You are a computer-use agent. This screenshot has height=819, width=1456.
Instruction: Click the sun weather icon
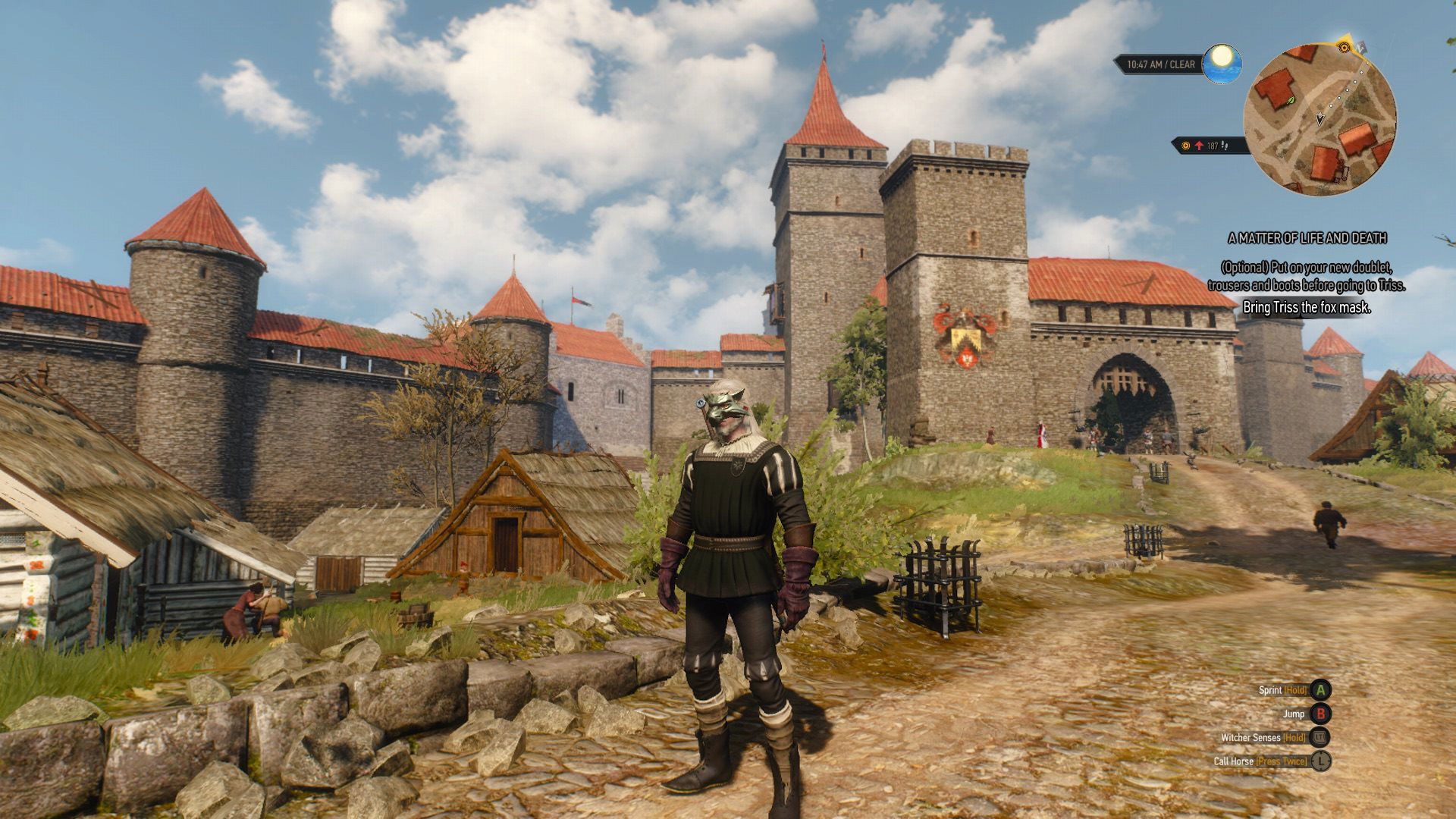(x=1221, y=60)
